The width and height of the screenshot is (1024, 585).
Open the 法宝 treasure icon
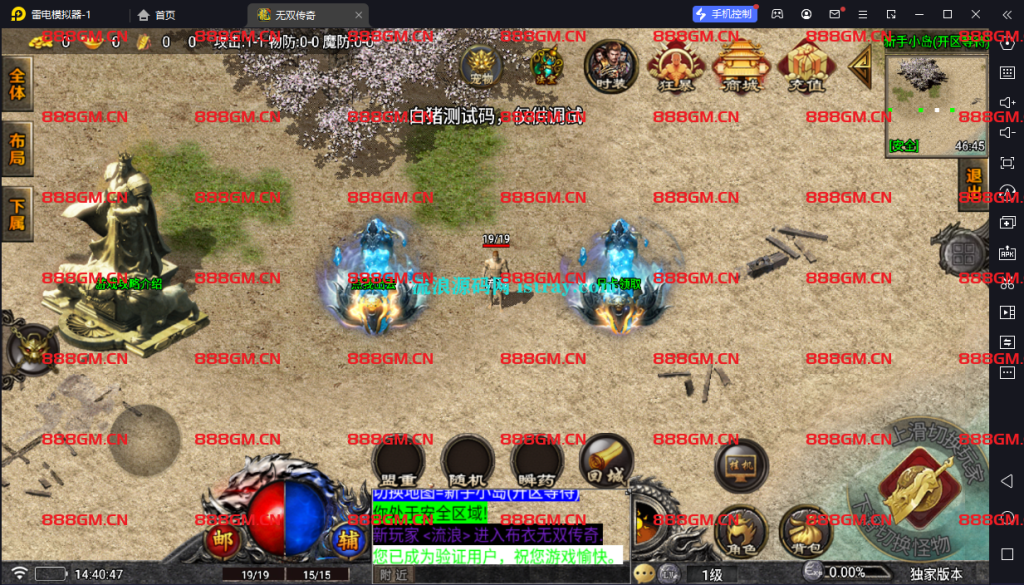tap(546, 66)
